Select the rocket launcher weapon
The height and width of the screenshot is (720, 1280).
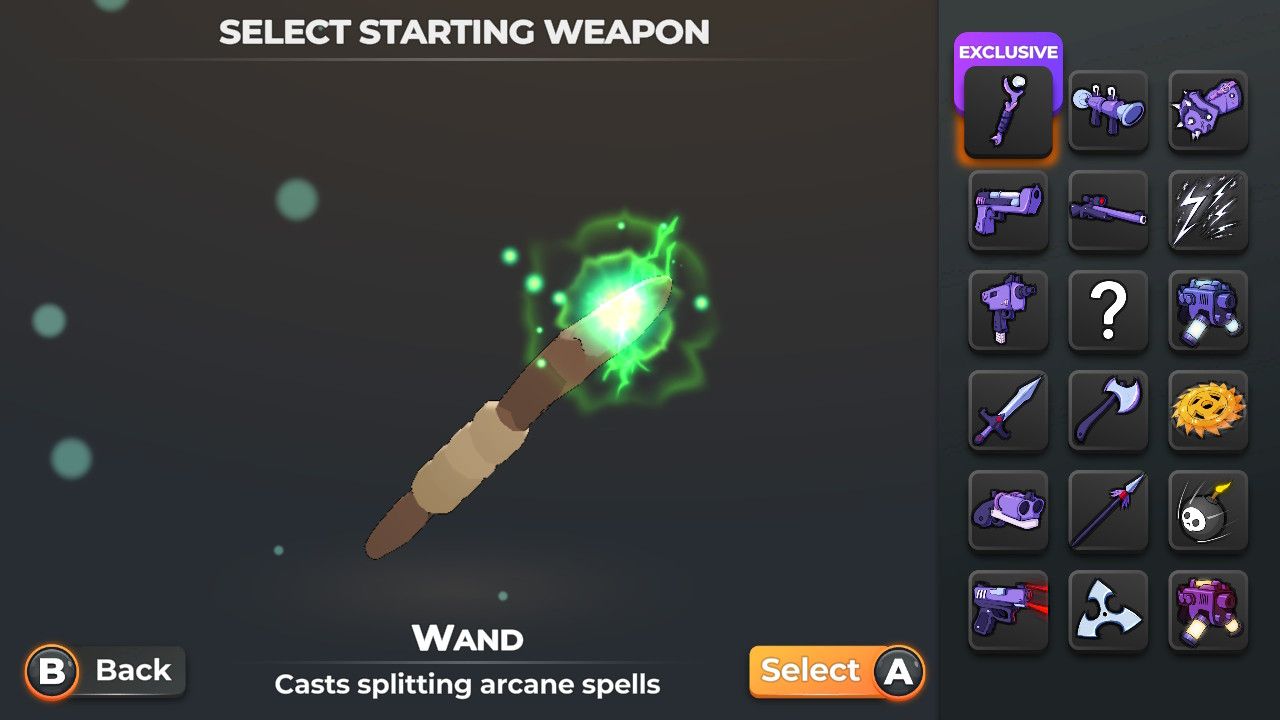[x=1108, y=110]
